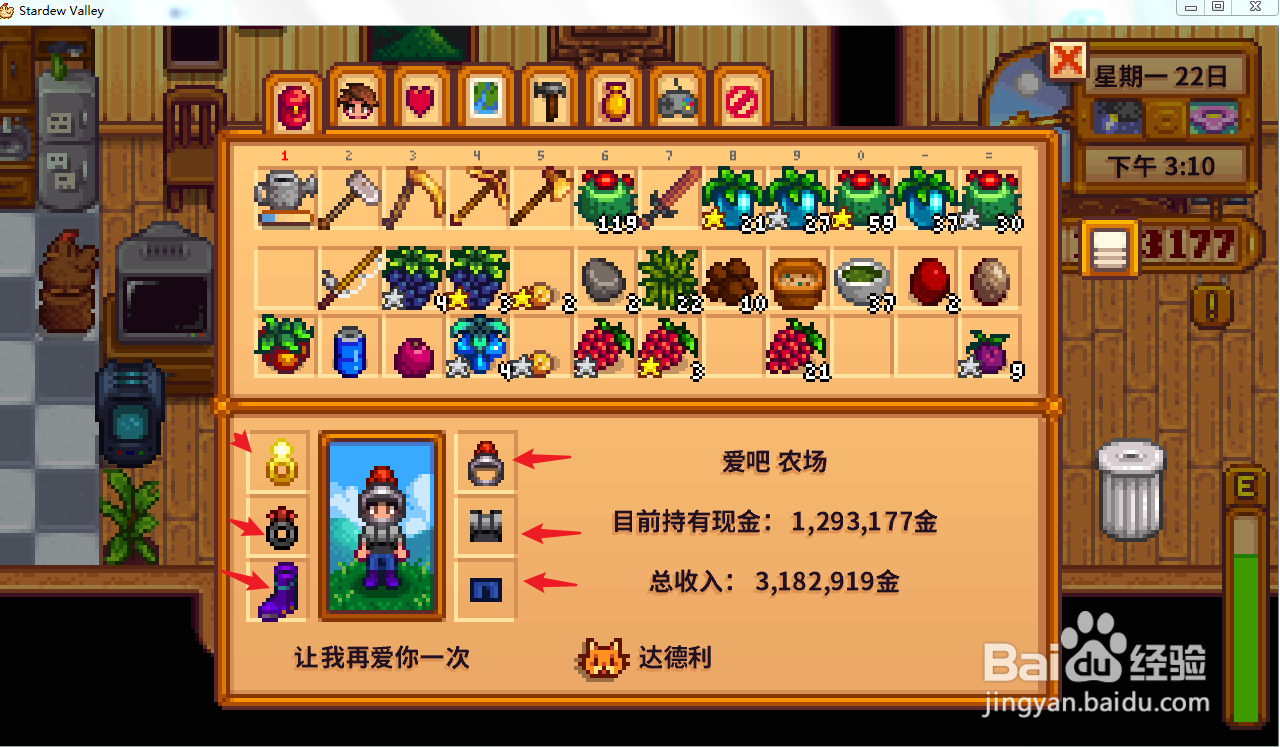Click the red X to exit the menu

pos(1068,62)
